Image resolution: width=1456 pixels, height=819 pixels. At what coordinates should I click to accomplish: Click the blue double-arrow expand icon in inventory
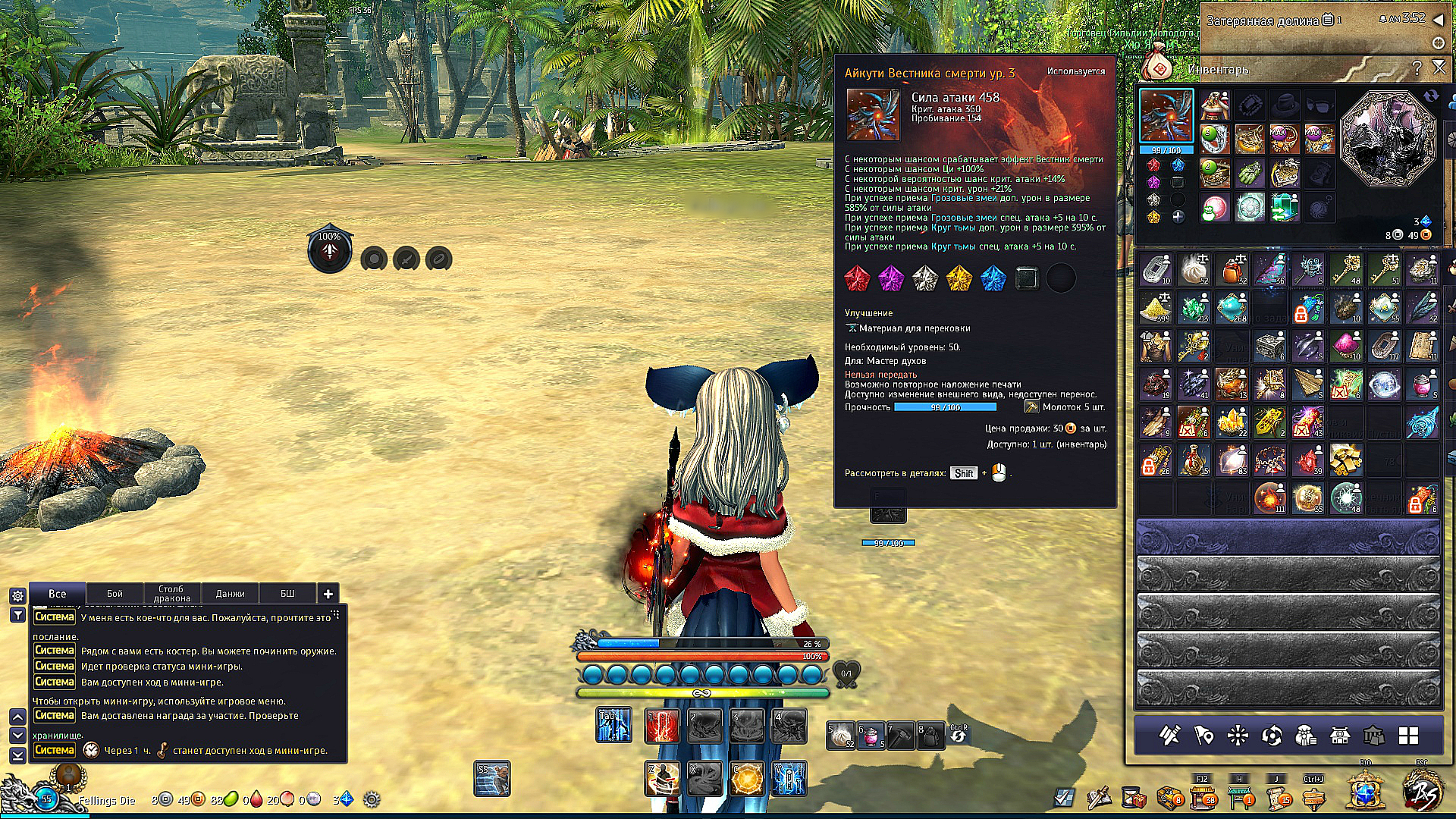tap(1432, 96)
